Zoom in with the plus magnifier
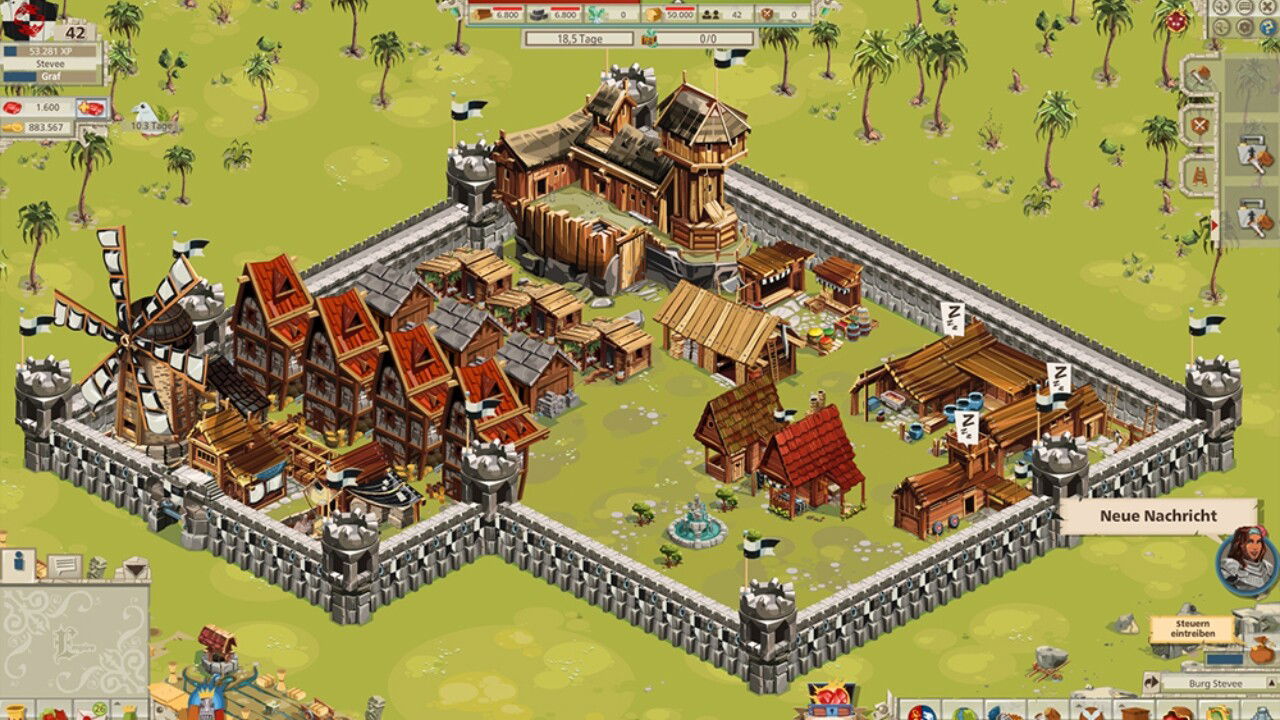The width and height of the screenshot is (1280, 720). pyautogui.click(x=1221, y=6)
